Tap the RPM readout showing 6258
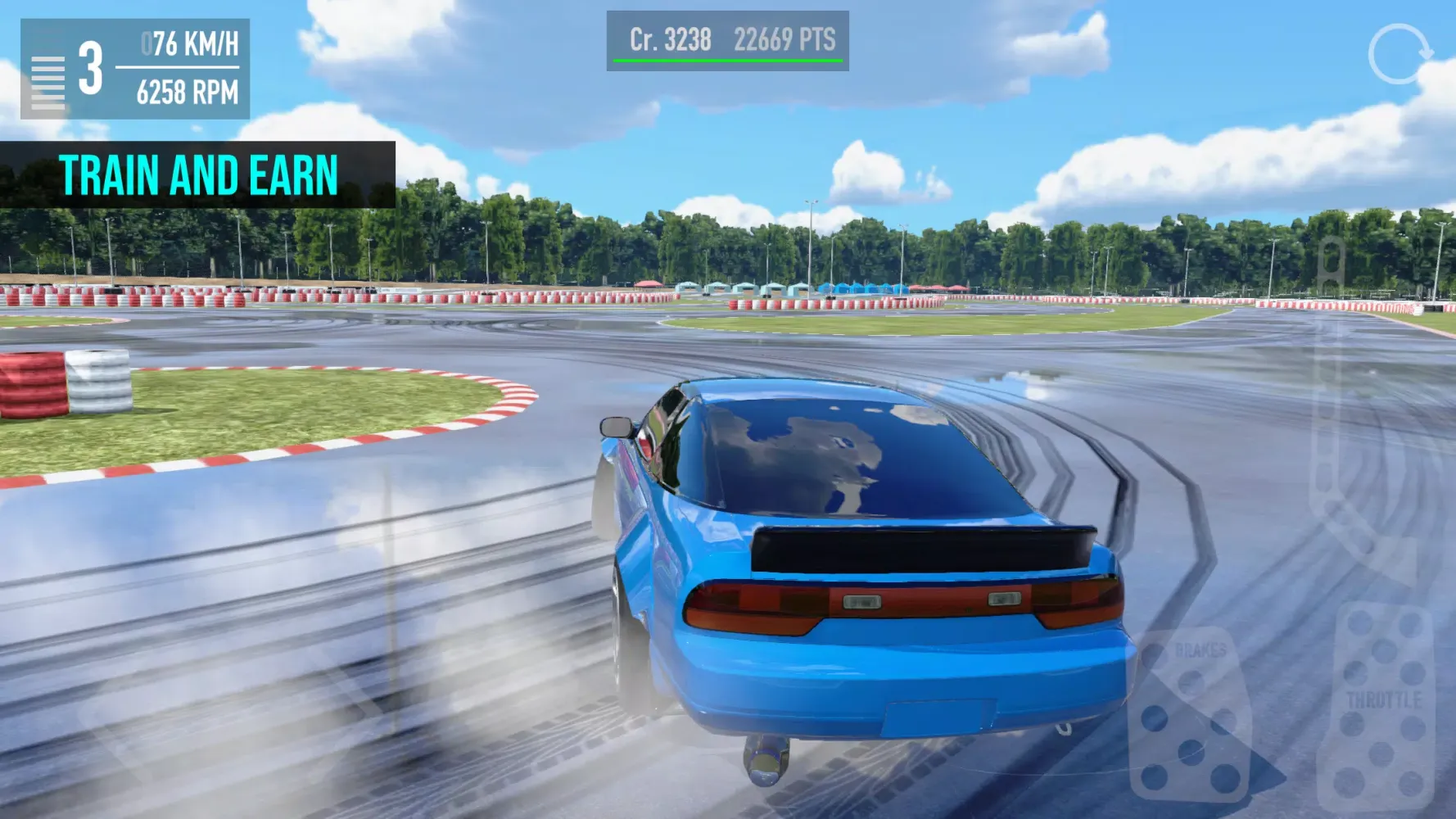This screenshot has width=1456, height=819. pyautogui.click(x=187, y=93)
